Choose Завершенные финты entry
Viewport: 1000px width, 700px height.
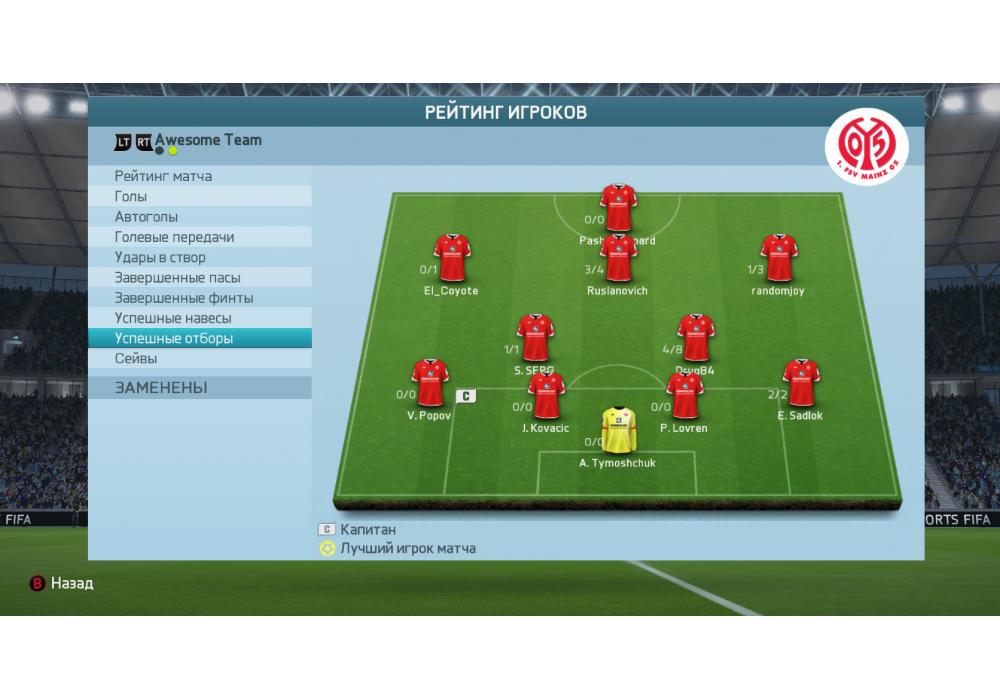click(x=198, y=298)
